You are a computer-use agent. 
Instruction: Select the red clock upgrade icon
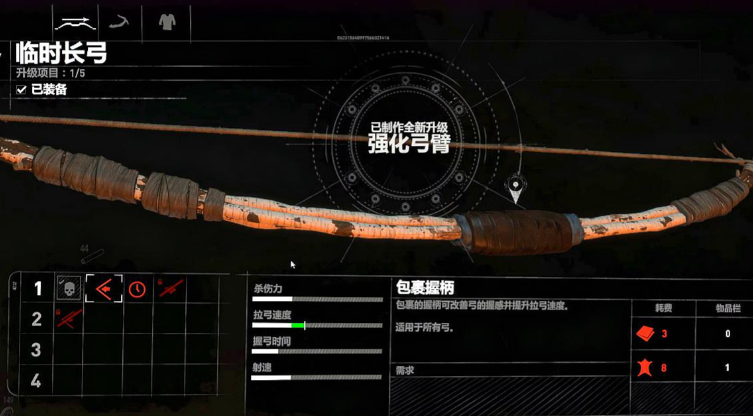[137, 289]
